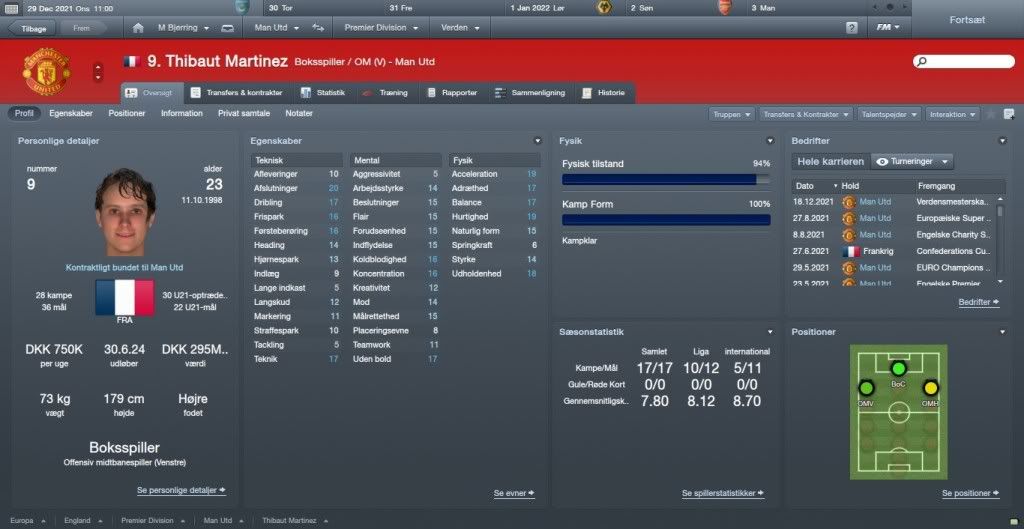Select the Egenskaber sub-tab

point(71,114)
